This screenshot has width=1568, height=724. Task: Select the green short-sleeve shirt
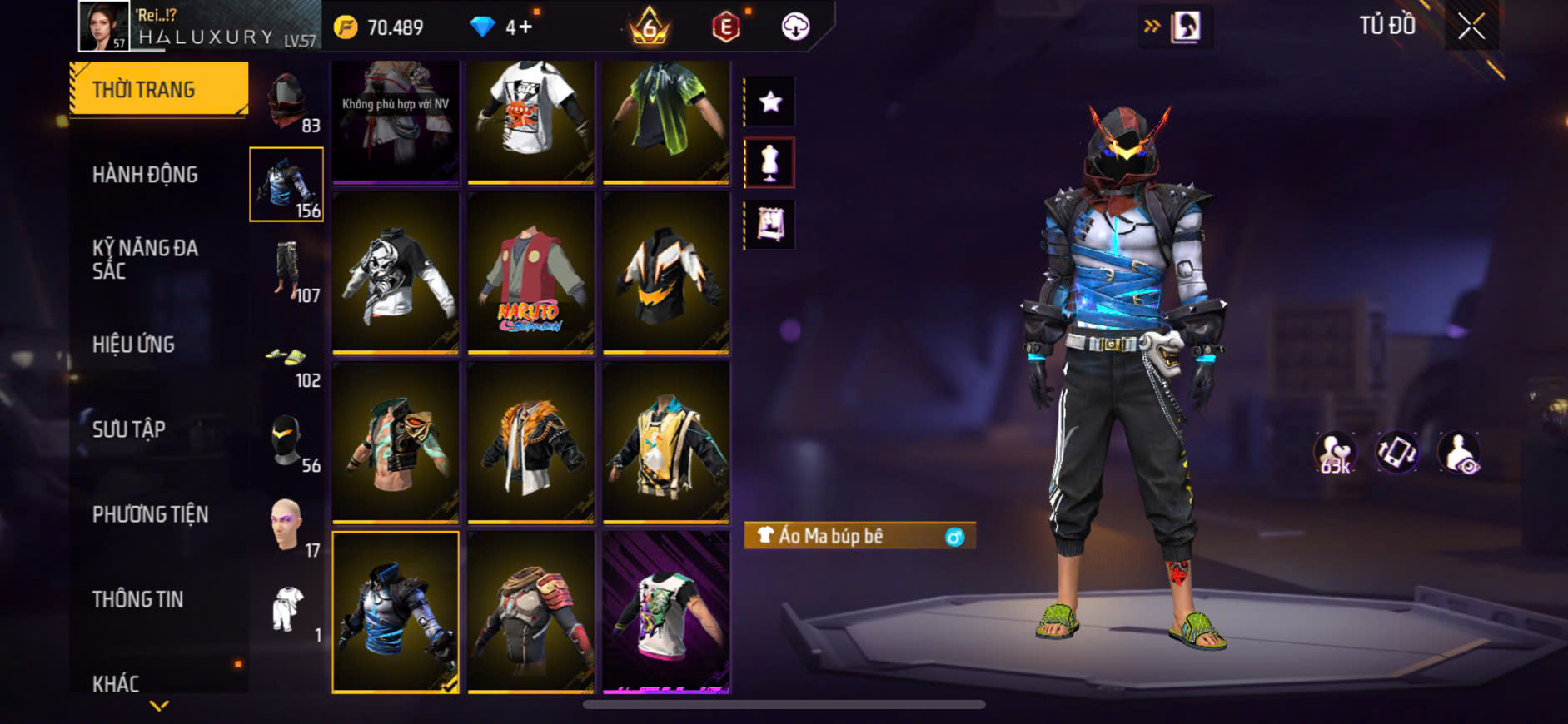pyautogui.click(x=665, y=121)
